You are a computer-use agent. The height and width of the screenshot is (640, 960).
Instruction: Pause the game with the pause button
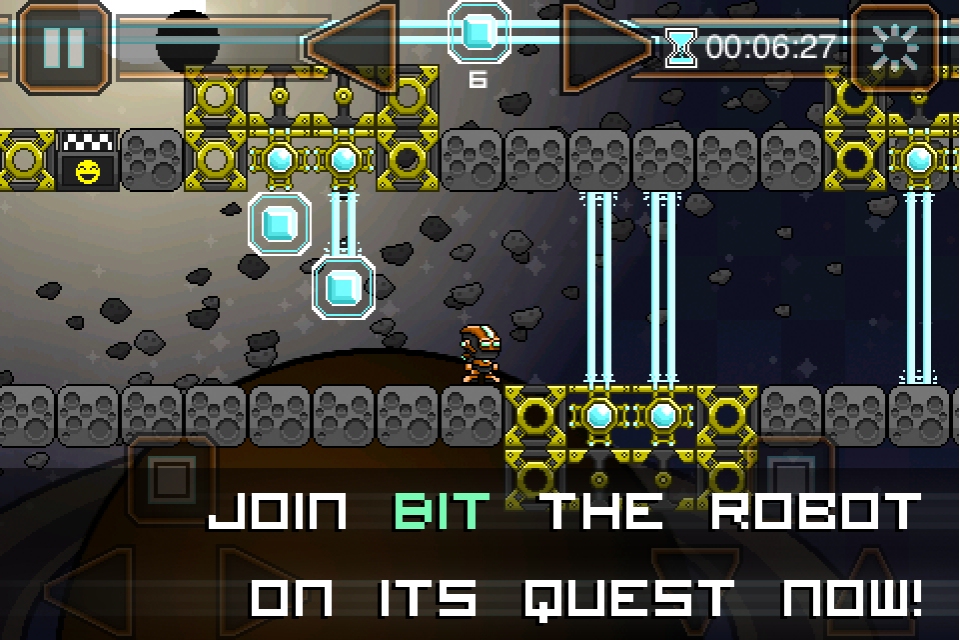click(x=64, y=46)
